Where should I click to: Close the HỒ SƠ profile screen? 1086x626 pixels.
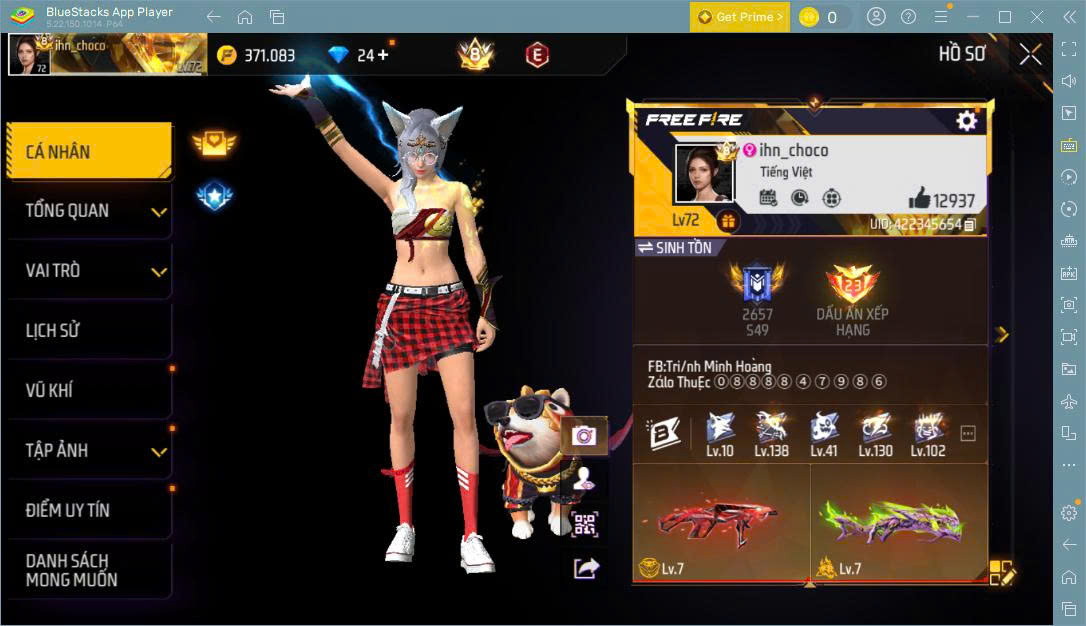1030,55
